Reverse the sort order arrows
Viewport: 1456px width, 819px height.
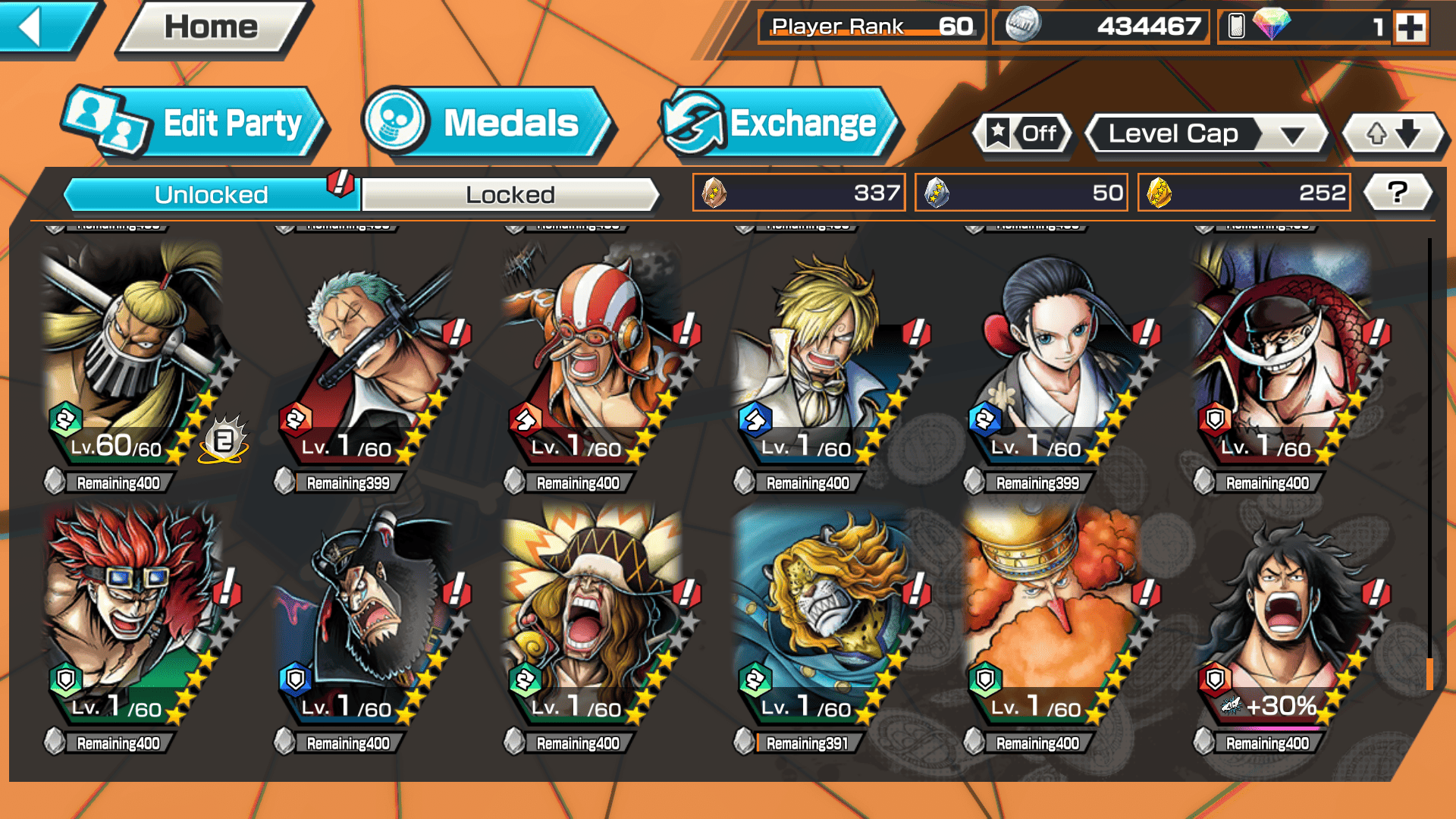(x=1393, y=134)
